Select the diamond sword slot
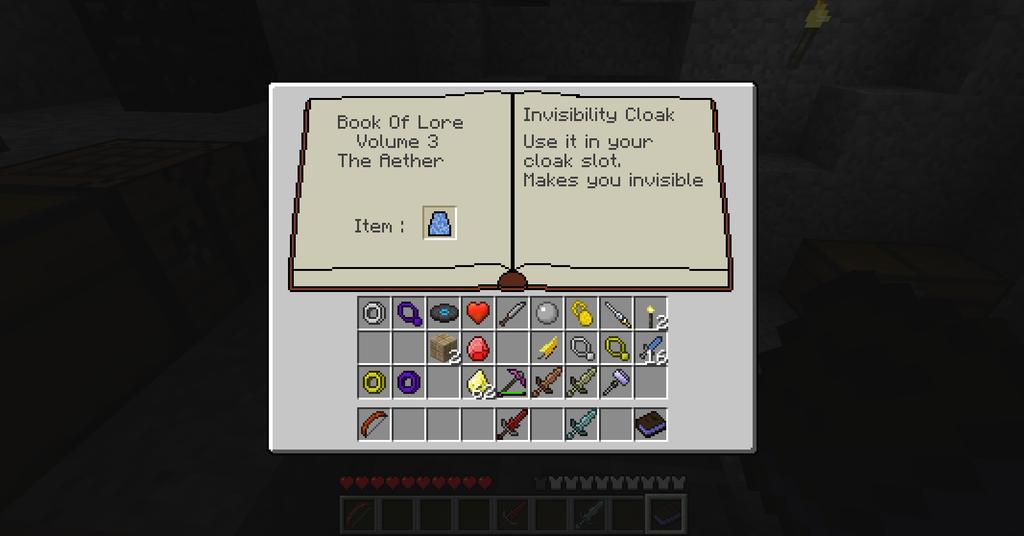 tap(580, 424)
